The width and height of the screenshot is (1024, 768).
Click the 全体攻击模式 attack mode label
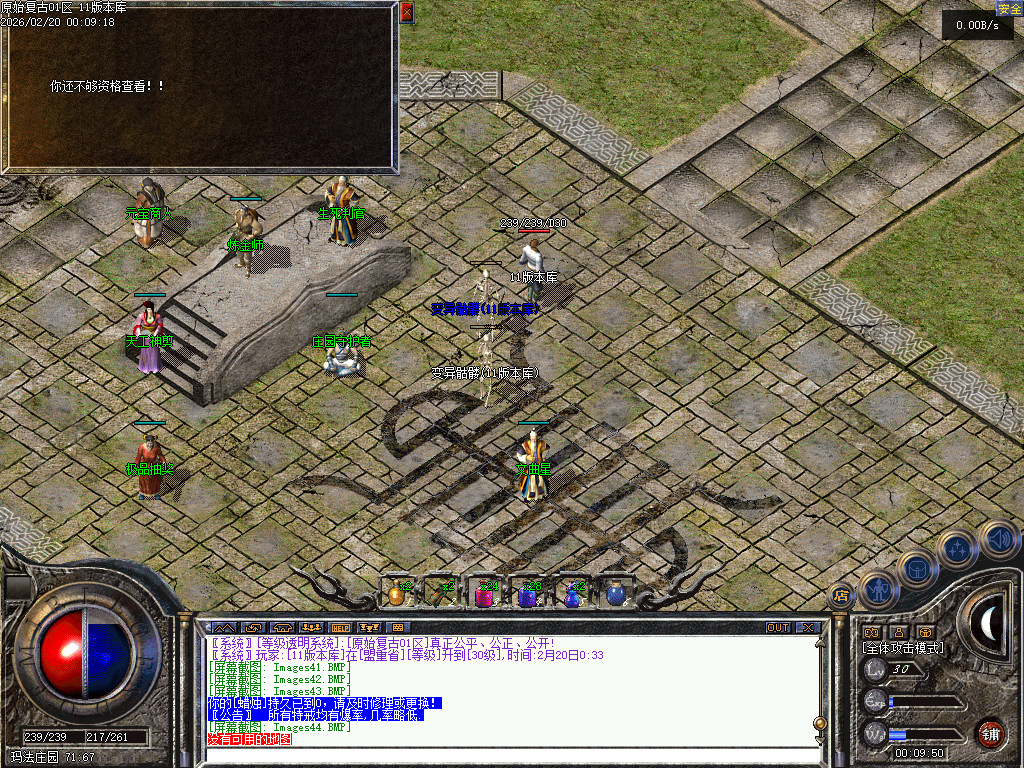click(x=902, y=648)
